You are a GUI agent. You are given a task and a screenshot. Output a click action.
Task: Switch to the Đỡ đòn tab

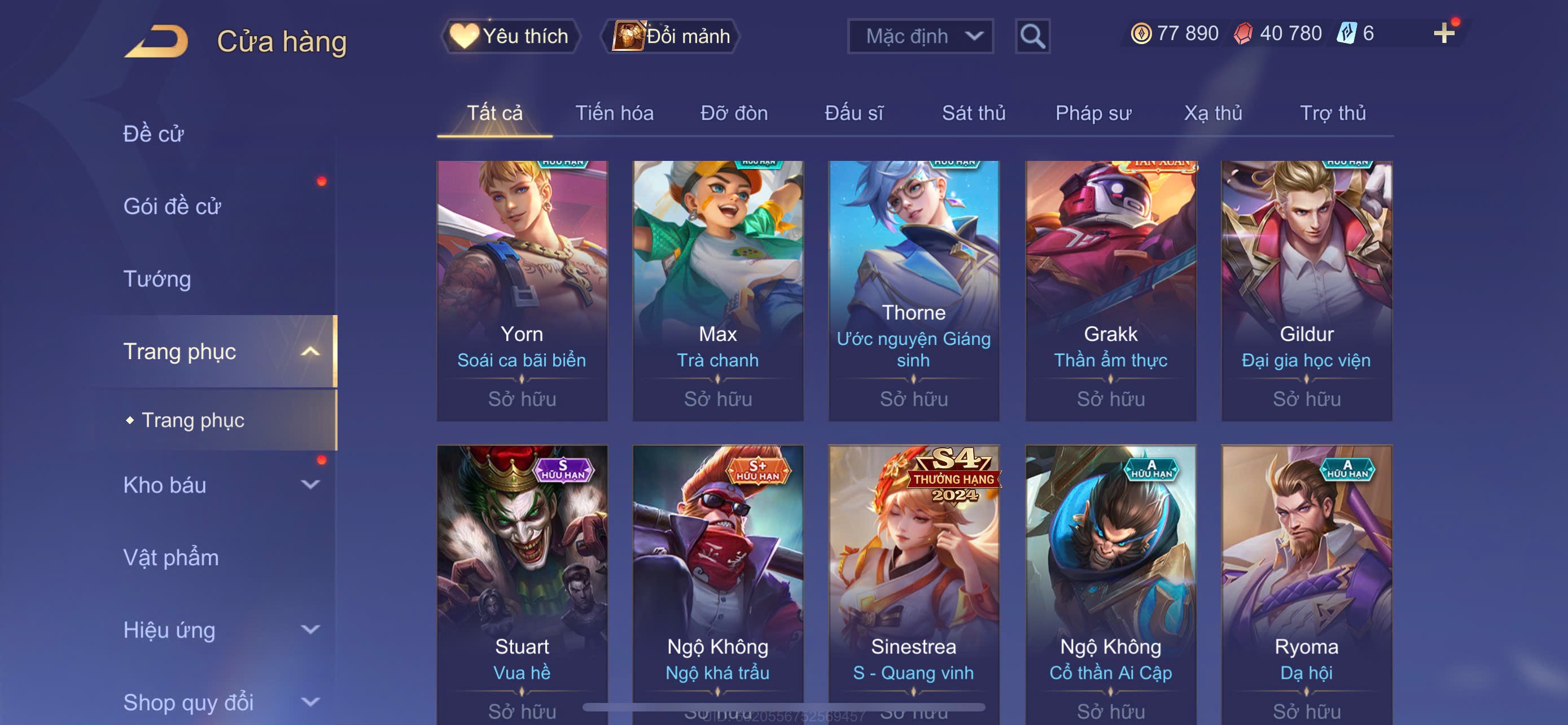(733, 113)
